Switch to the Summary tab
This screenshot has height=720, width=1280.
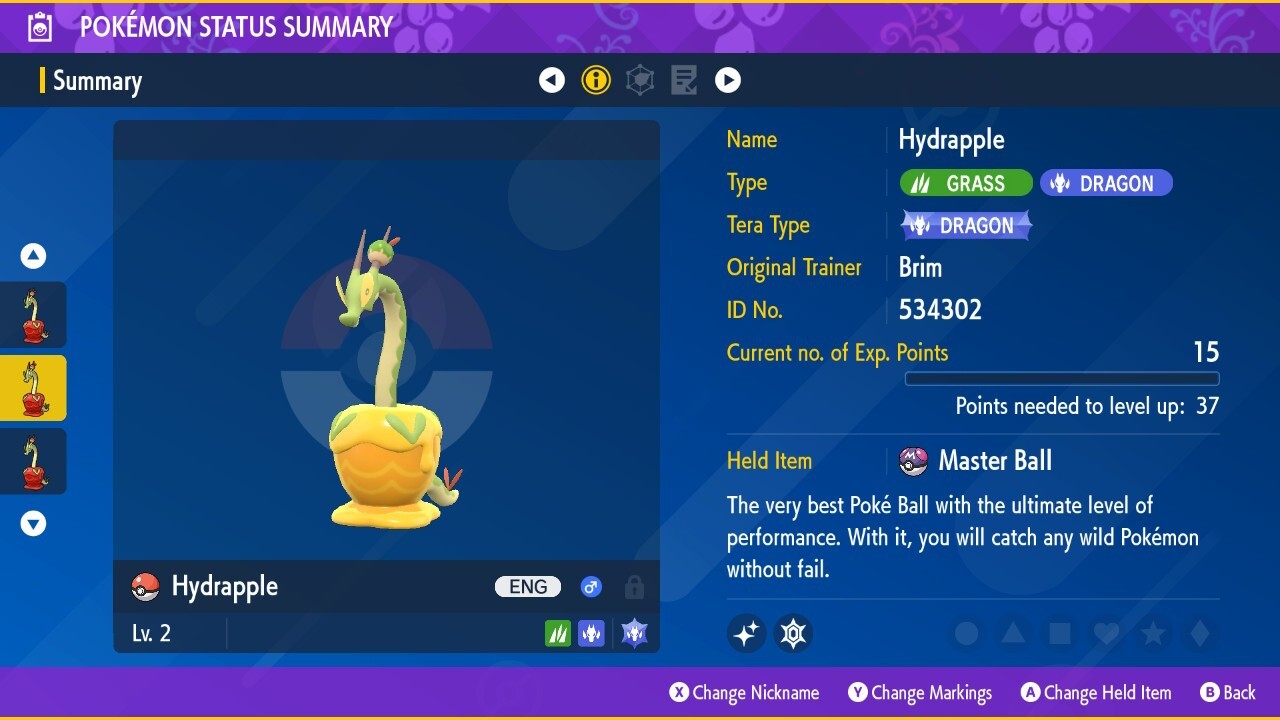pos(98,80)
